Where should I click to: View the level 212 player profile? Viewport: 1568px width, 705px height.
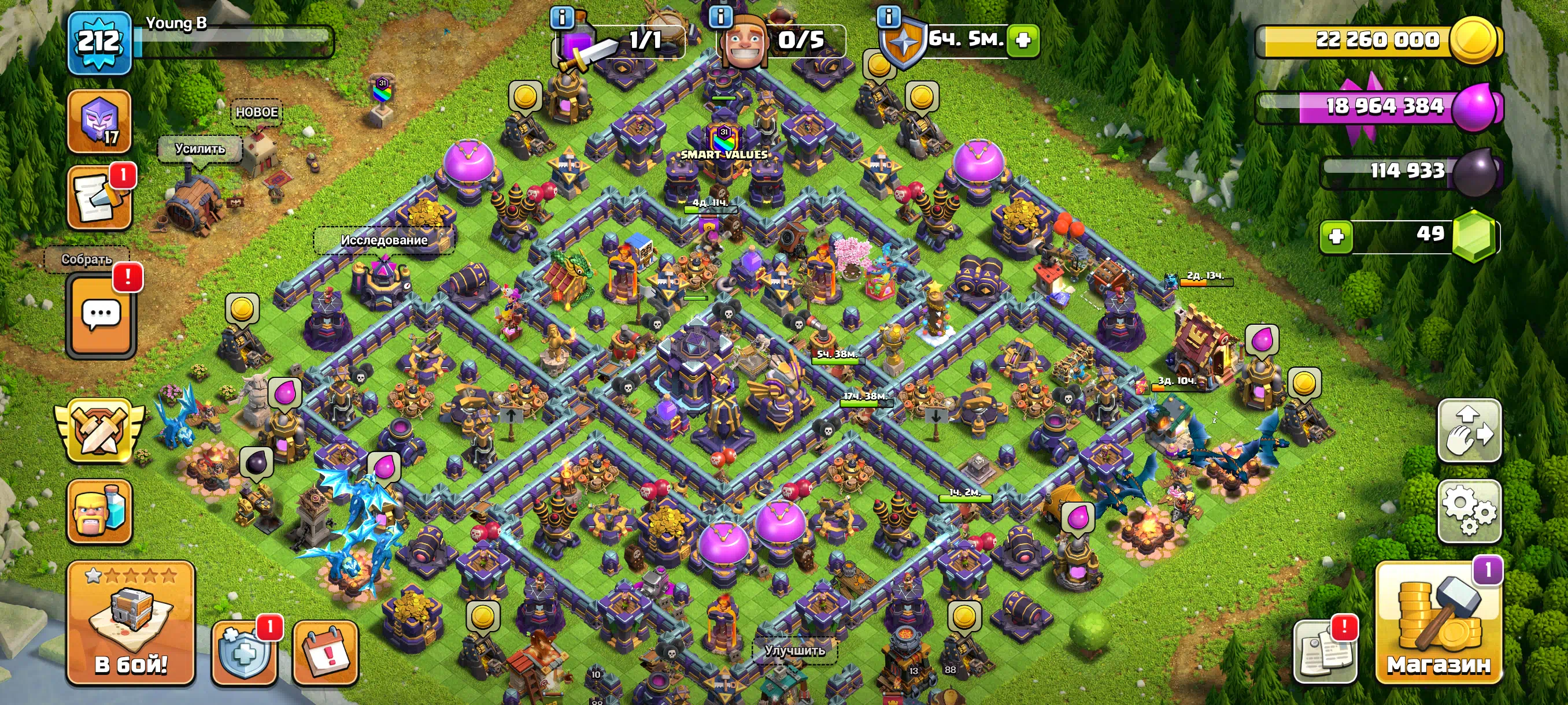[99, 43]
